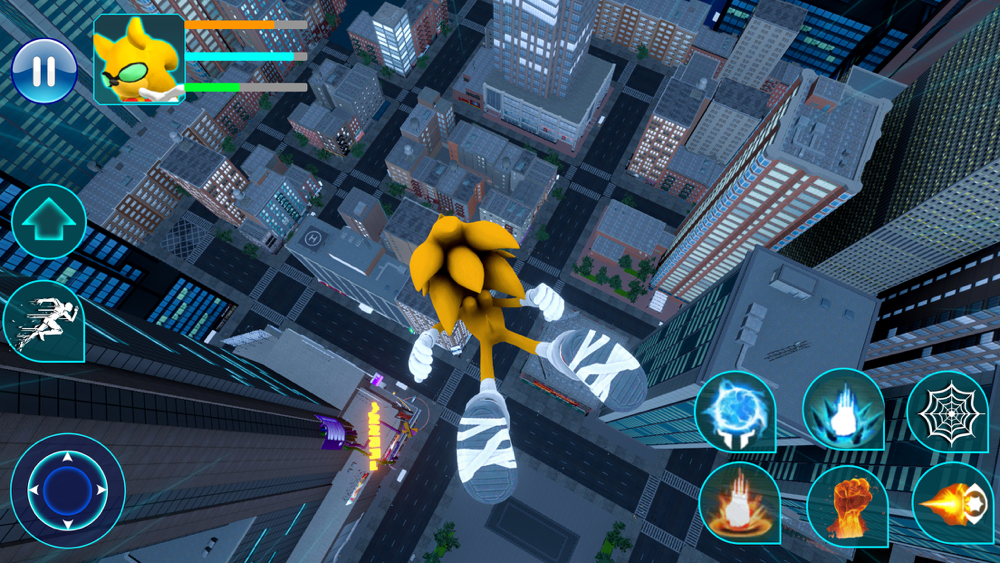Activate the blue flame burst ability

pyautogui.click(x=842, y=409)
